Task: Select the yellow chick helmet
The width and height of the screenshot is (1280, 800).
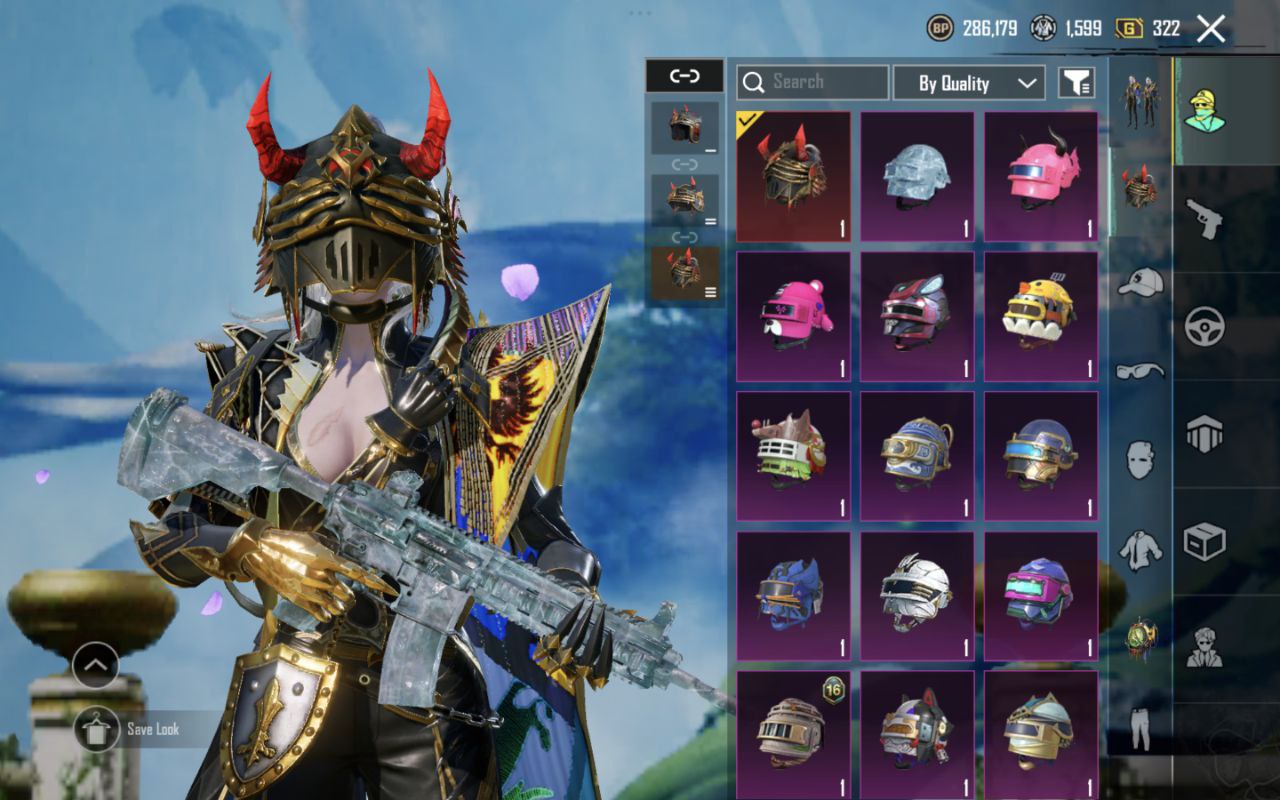Action: click(1041, 316)
